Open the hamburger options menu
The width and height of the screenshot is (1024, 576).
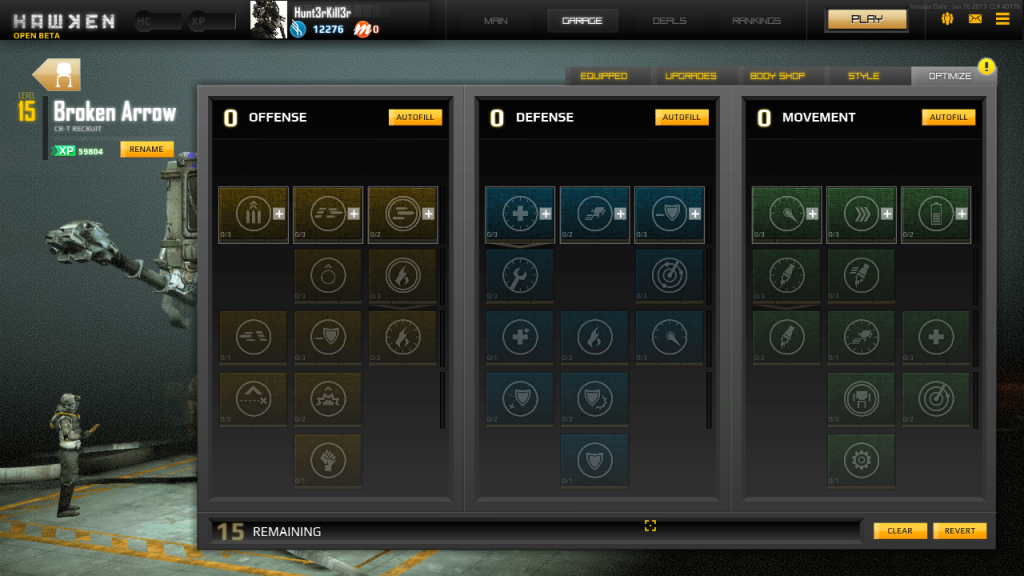(1002, 19)
